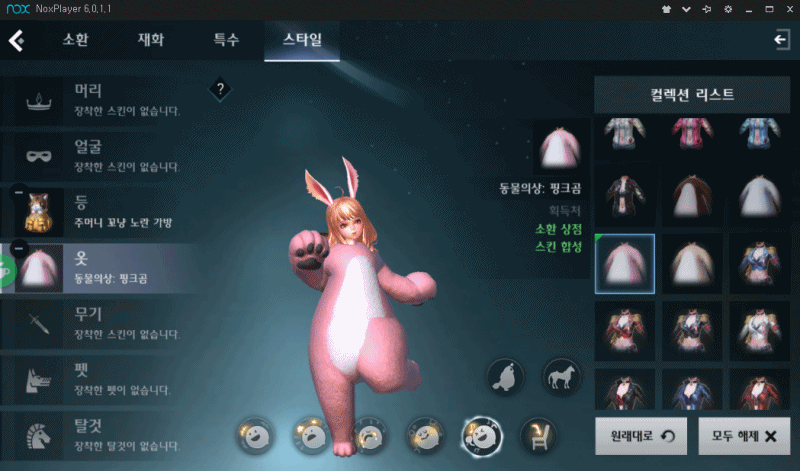Switch to the 소환 tab
Viewport: 800px width, 471px height.
coord(76,41)
